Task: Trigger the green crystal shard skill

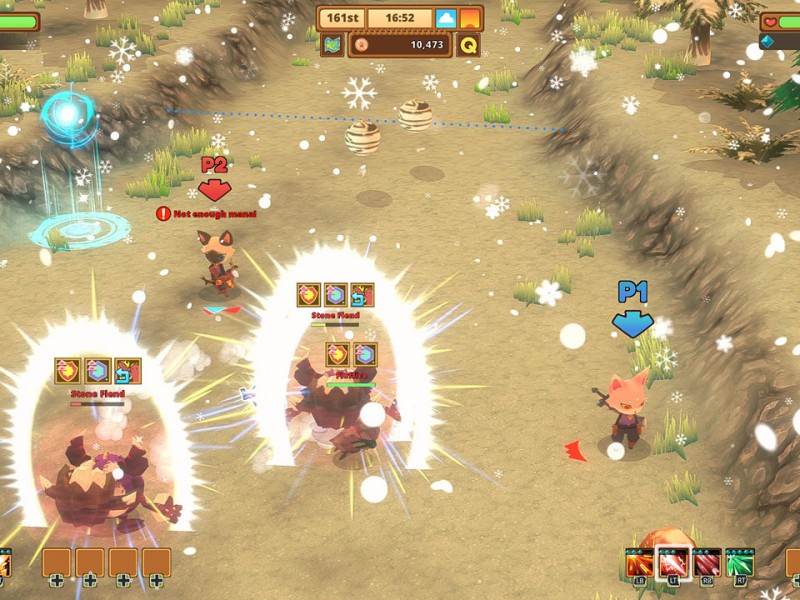Action: pos(740,563)
